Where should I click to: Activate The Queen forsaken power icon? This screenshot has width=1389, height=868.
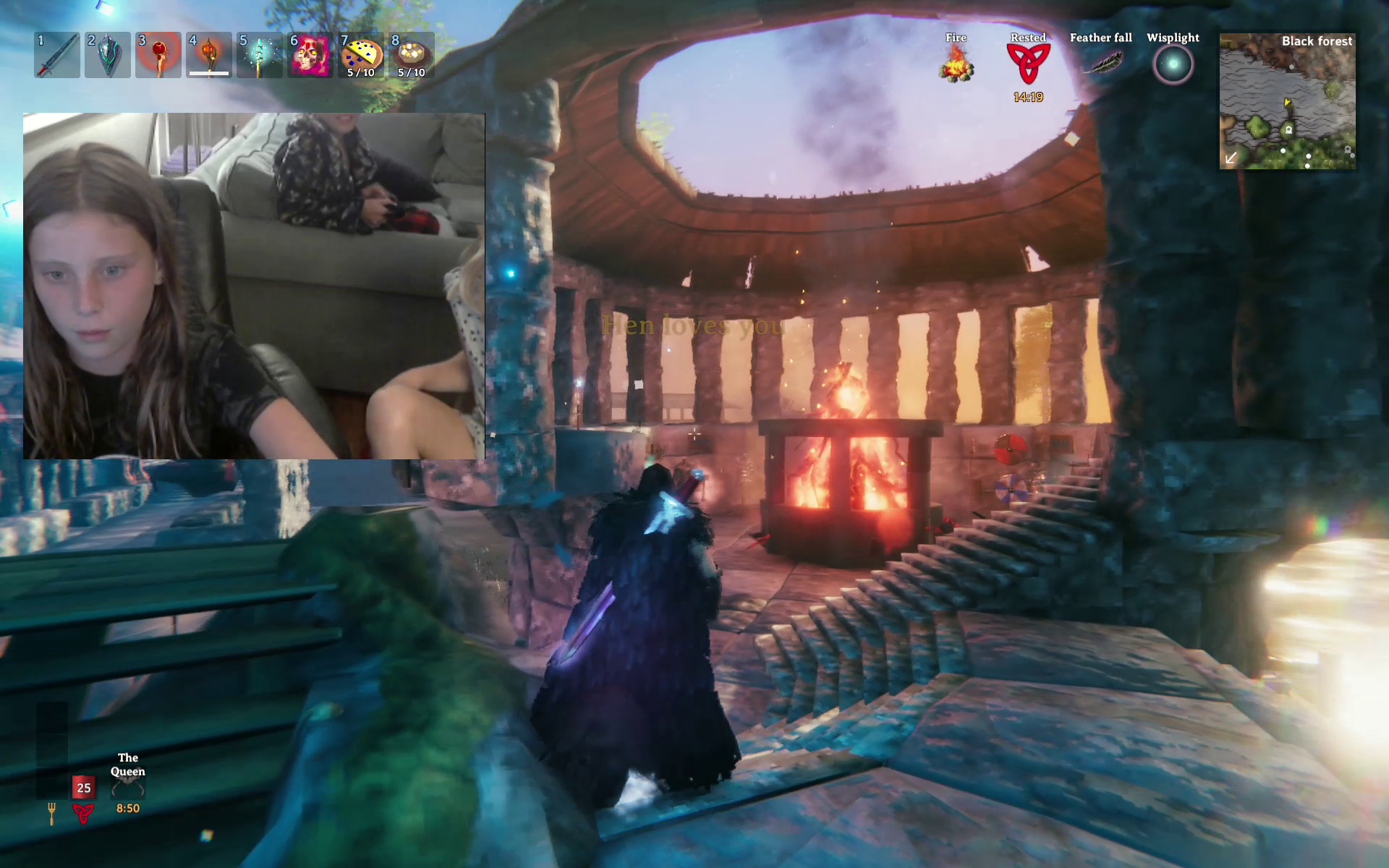[128, 786]
